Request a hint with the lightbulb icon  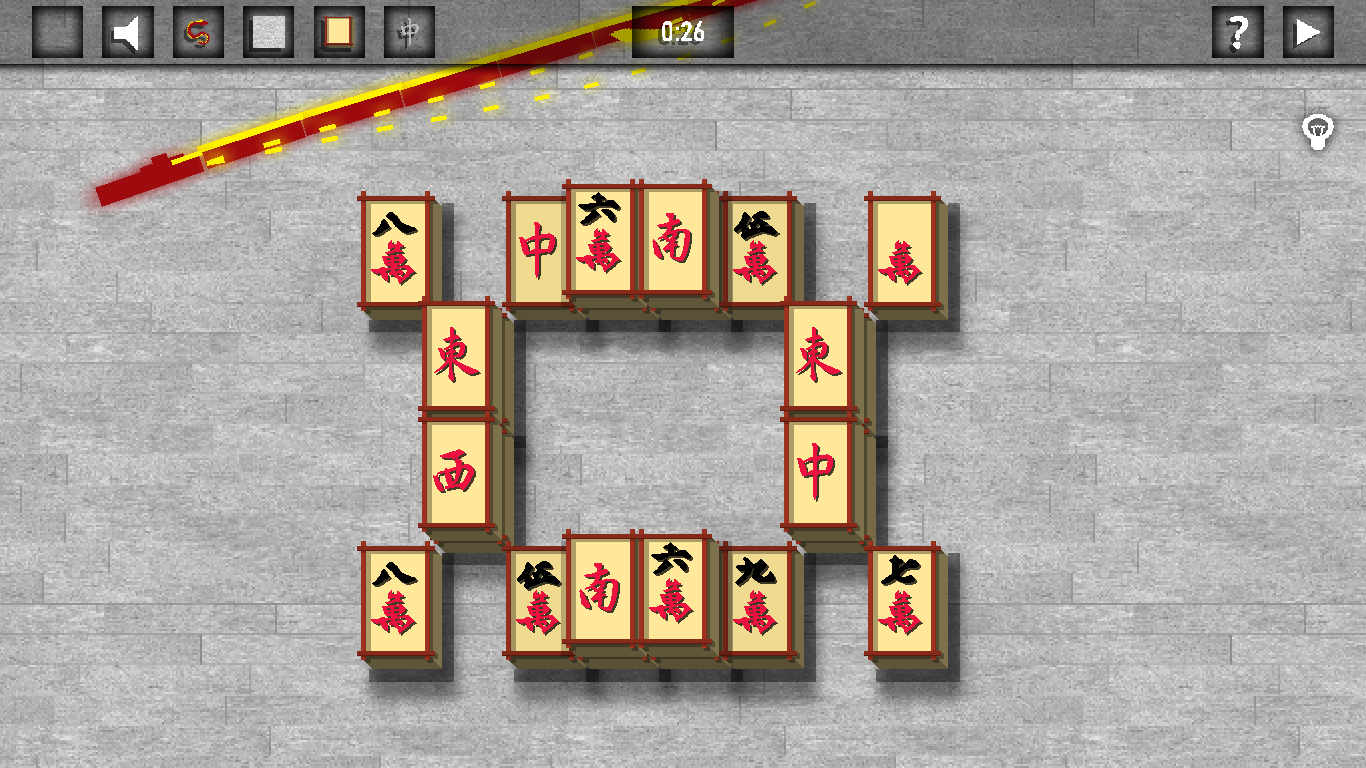point(1318,131)
